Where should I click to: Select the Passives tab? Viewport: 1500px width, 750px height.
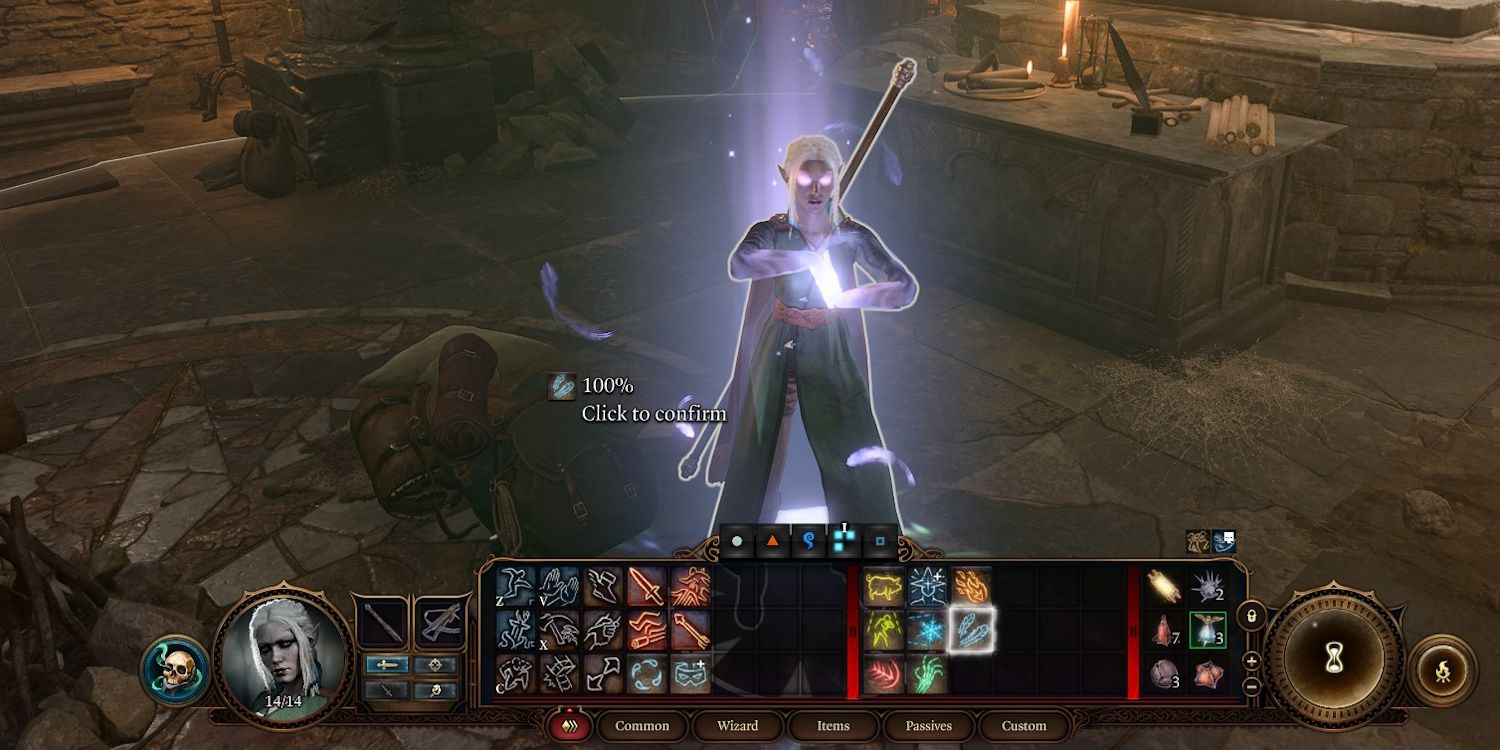[928, 726]
